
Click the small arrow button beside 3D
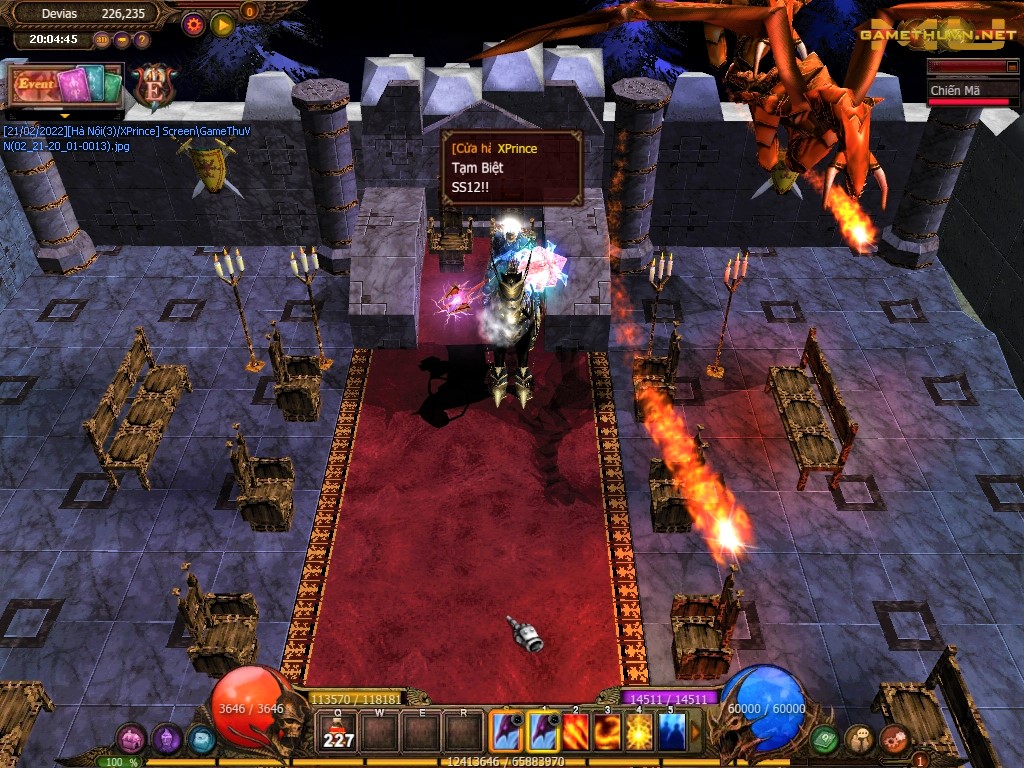pyautogui.click(x=122, y=40)
